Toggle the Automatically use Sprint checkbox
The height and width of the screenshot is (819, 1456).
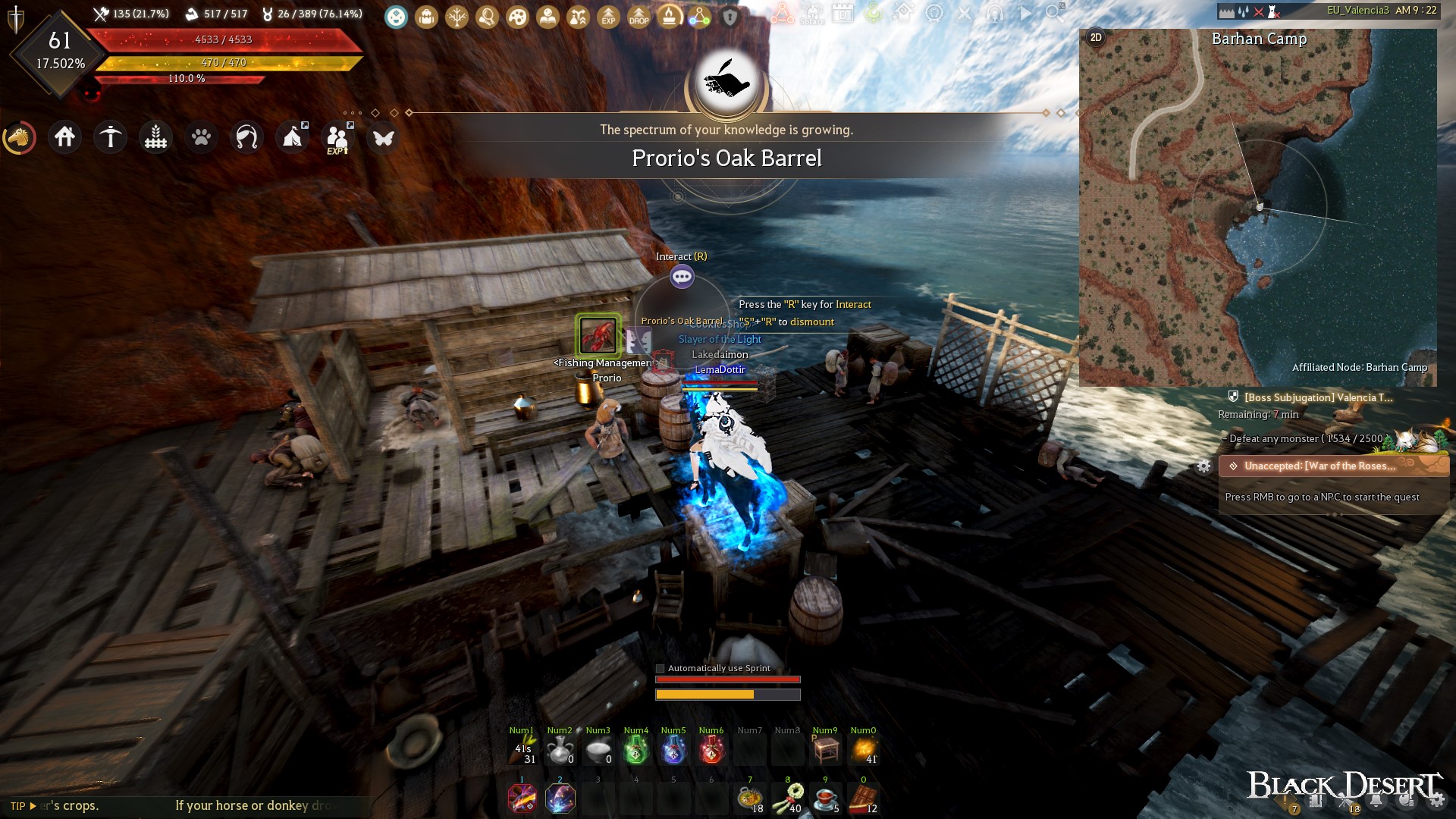[659, 668]
